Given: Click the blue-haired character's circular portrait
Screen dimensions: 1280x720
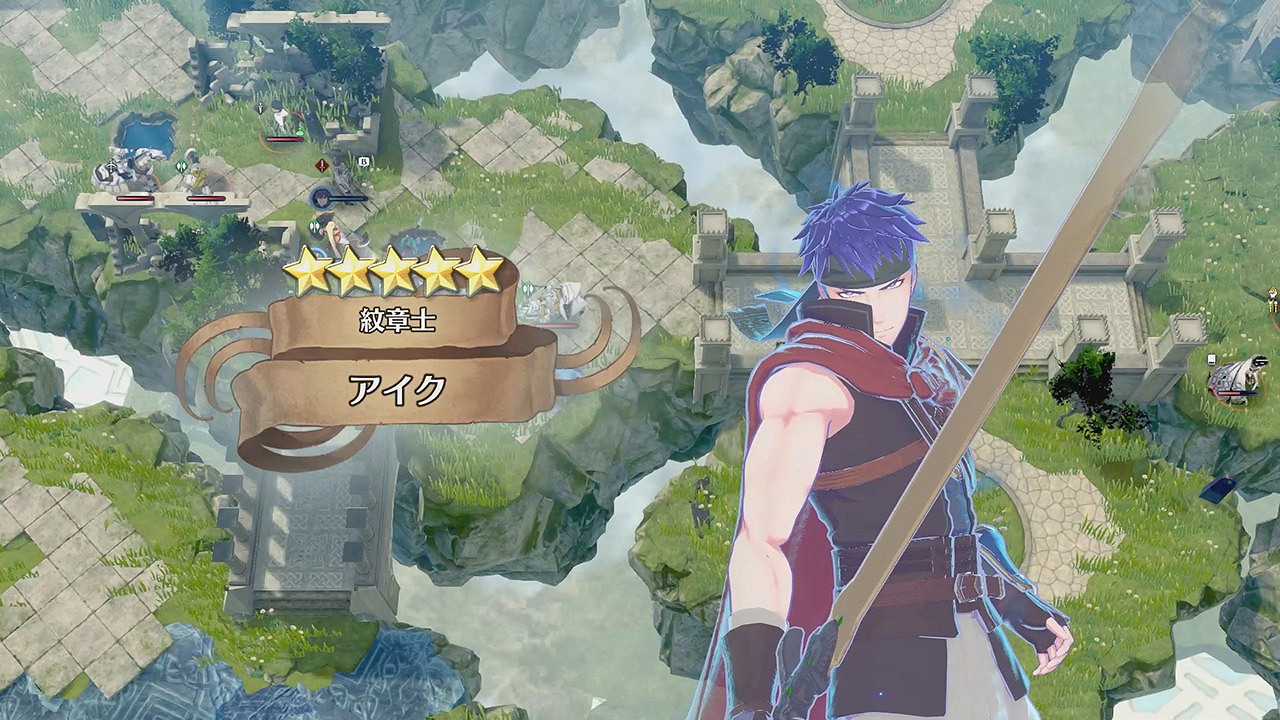Looking at the screenshot, I should click(320, 197).
